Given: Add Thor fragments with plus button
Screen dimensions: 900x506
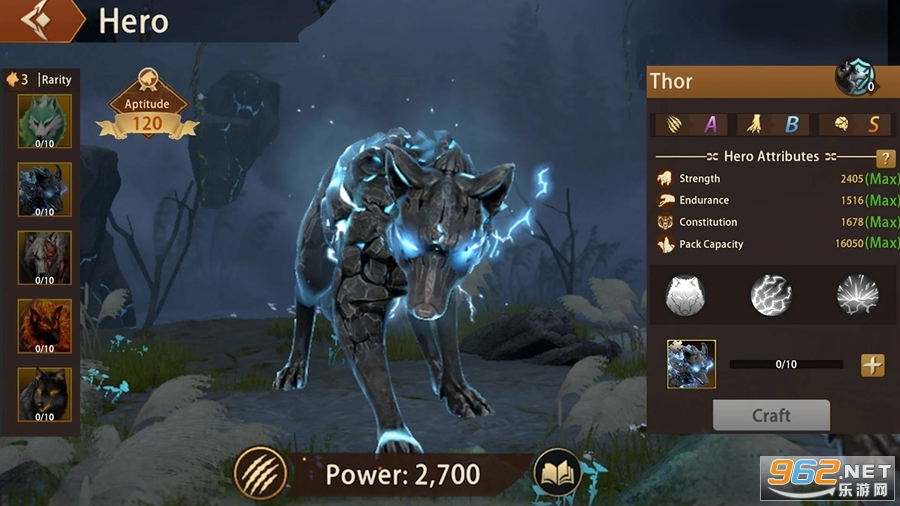Looking at the screenshot, I should click(x=873, y=365).
